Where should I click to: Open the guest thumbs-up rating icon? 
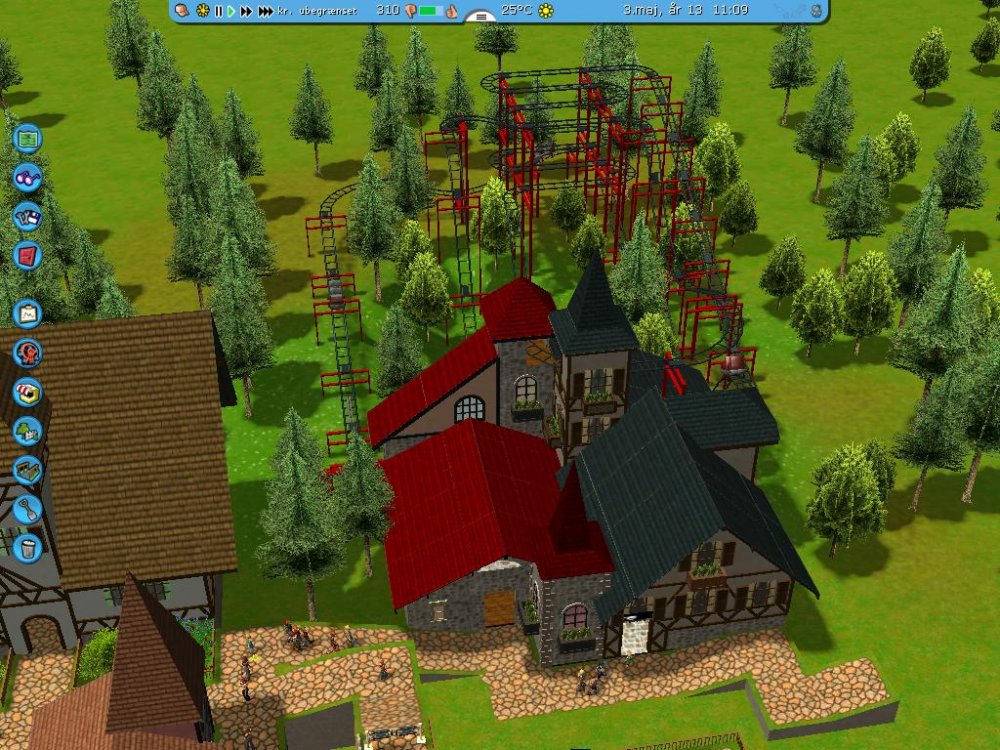point(451,11)
